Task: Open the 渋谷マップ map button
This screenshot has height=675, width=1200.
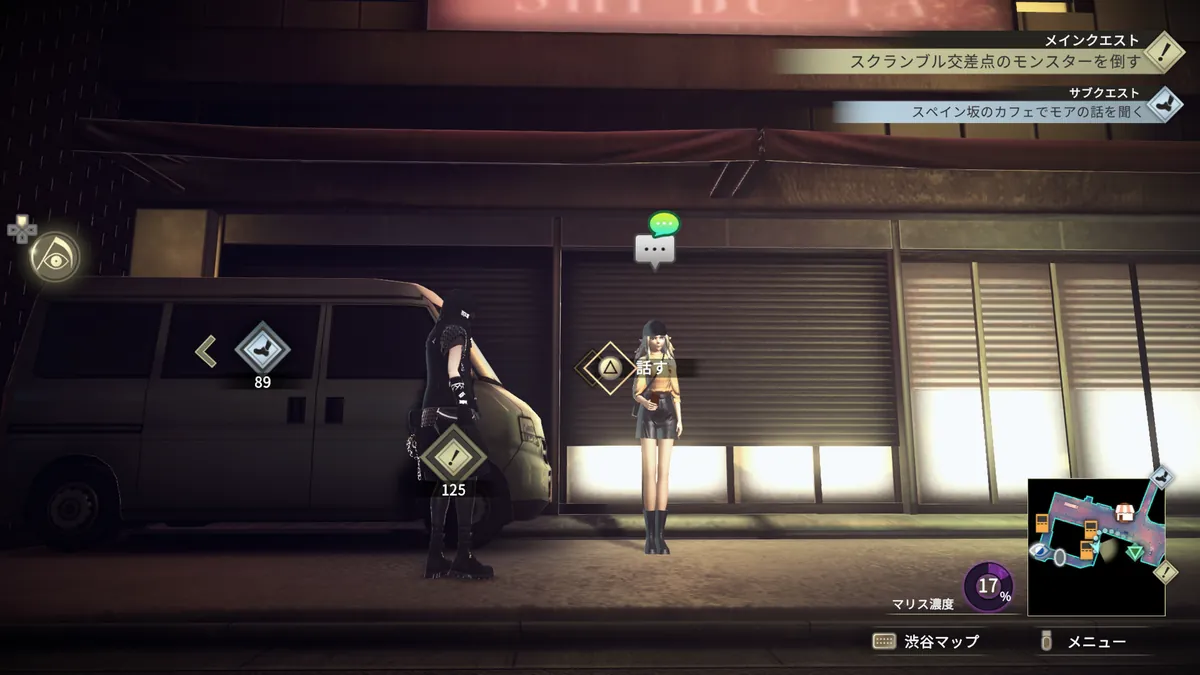Action: coord(925,642)
